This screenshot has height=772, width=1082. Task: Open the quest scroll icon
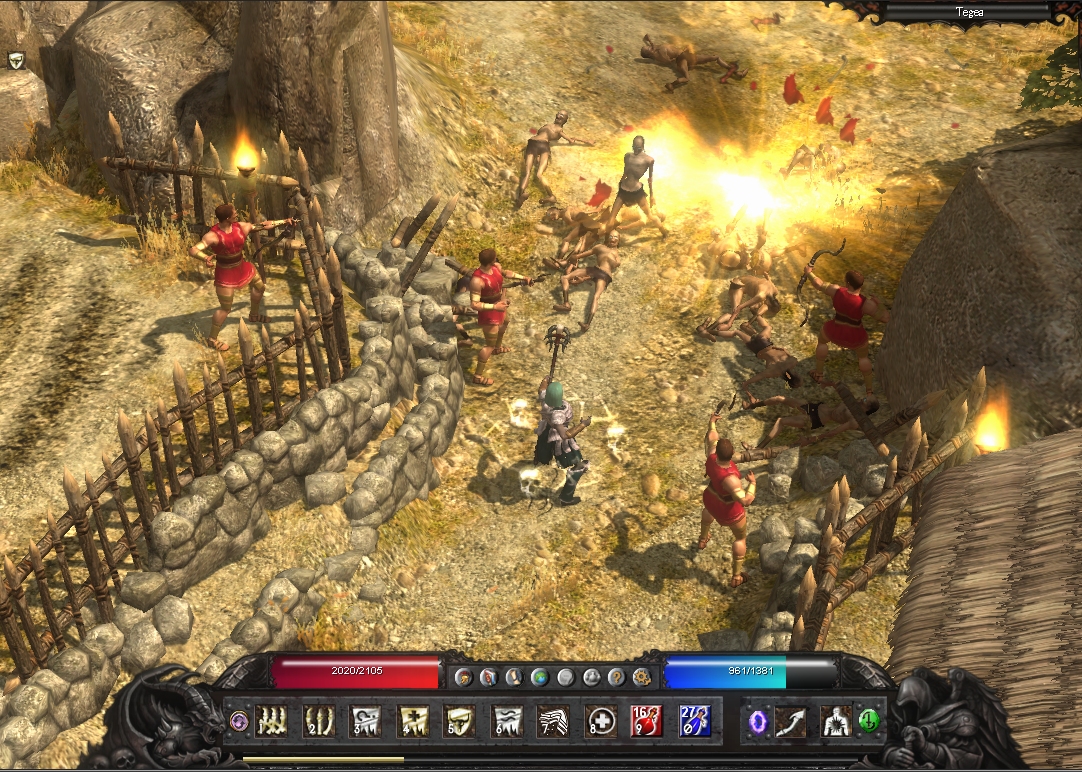point(514,677)
